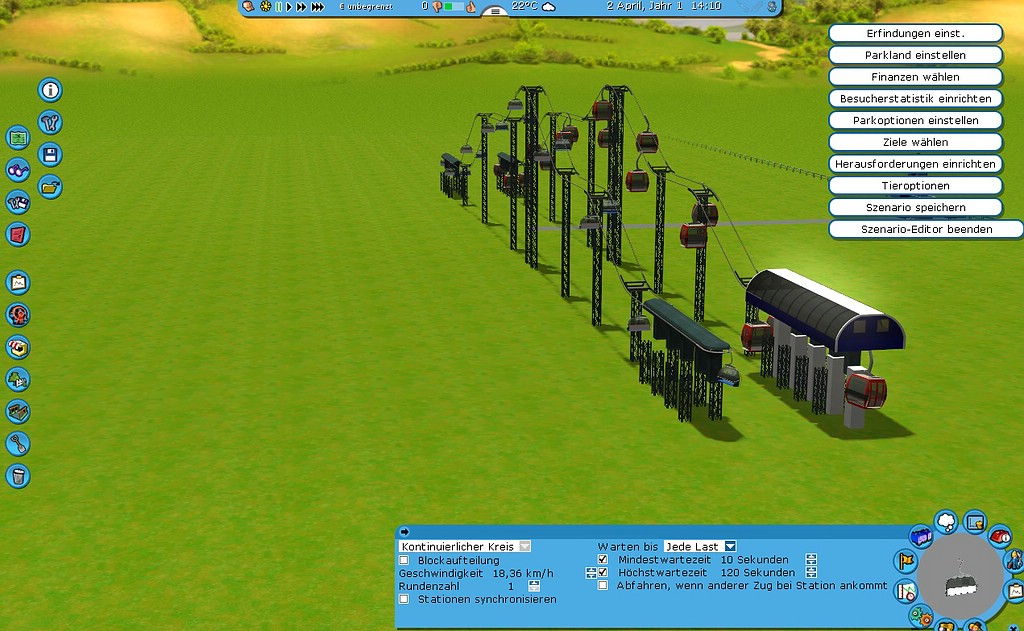The height and width of the screenshot is (631, 1024).
Task: Click "Parkoptionen einstellen"
Action: pyautogui.click(x=915, y=120)
